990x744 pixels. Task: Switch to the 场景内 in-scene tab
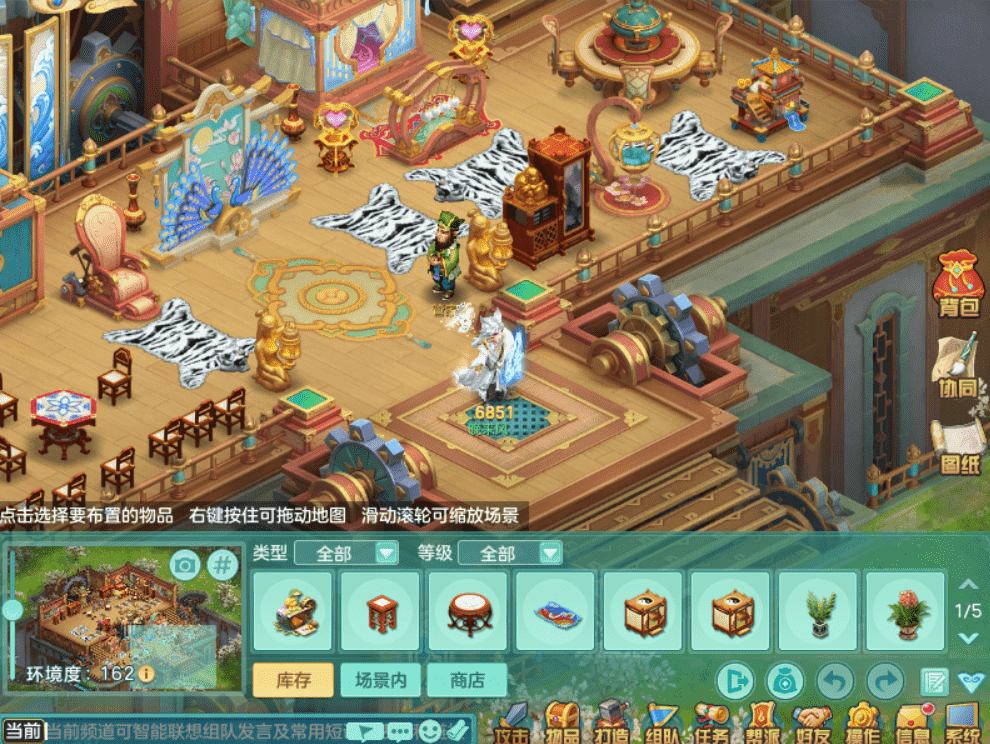(x=380, y=680)
